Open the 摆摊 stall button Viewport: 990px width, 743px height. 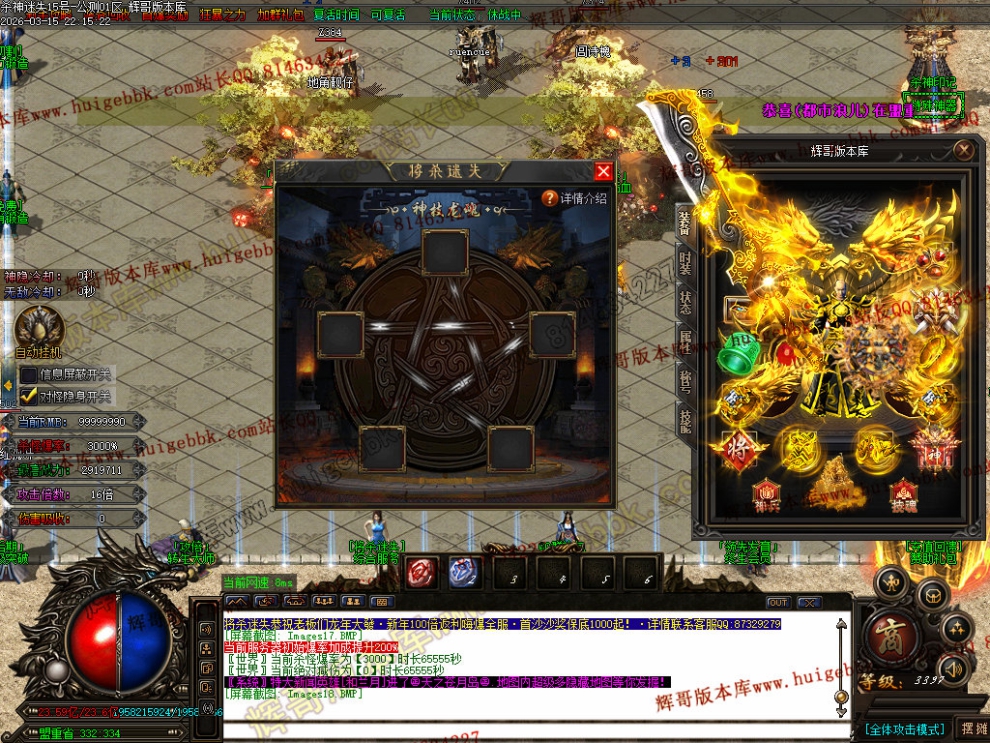coord(971,727)
